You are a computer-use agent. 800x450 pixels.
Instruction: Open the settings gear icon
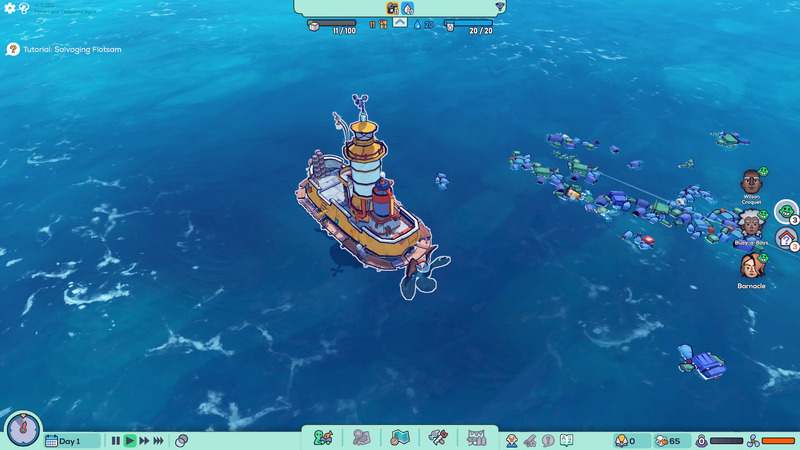[10, 8]
